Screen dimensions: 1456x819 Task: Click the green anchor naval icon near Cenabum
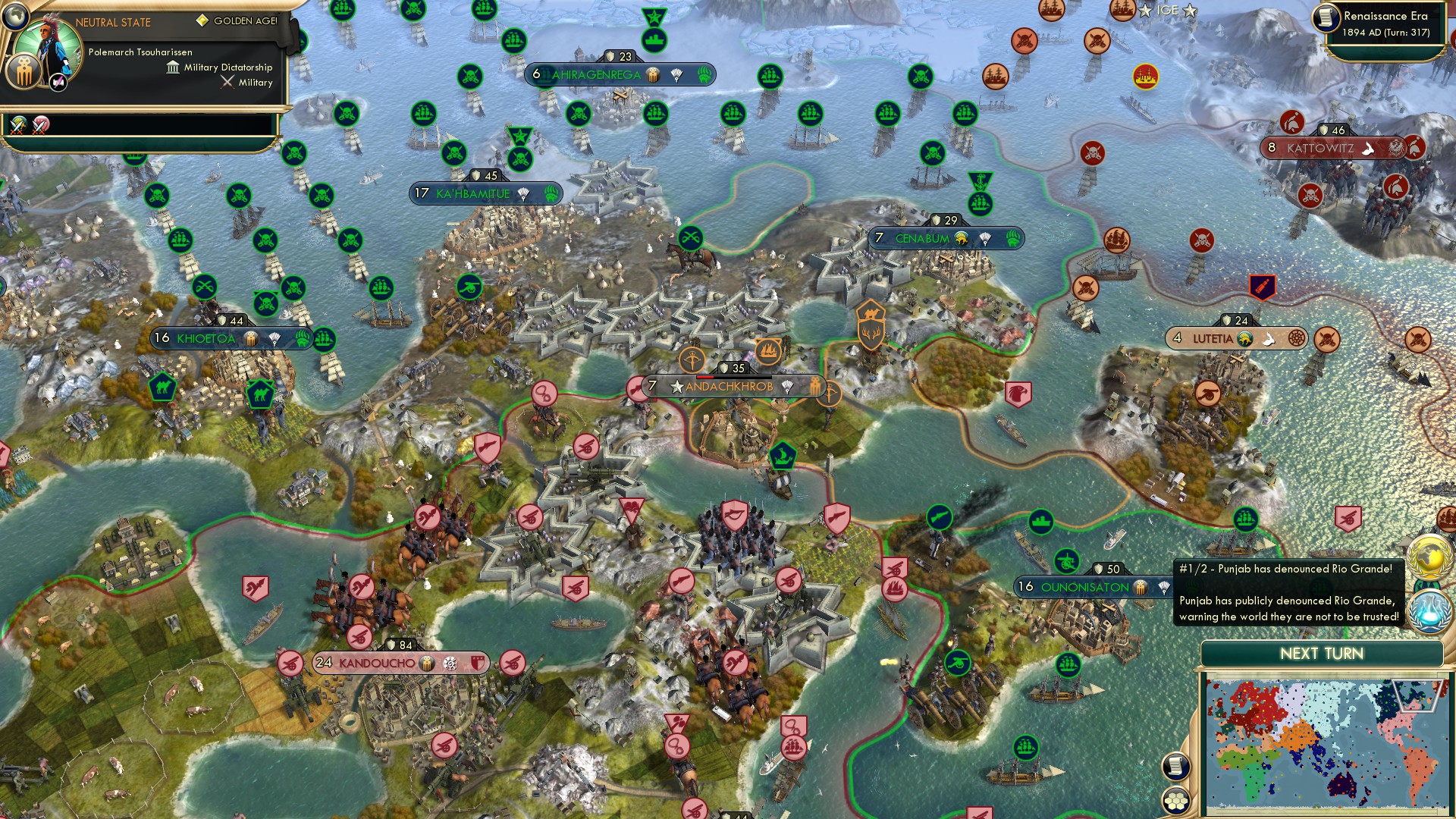pos(981,181)
